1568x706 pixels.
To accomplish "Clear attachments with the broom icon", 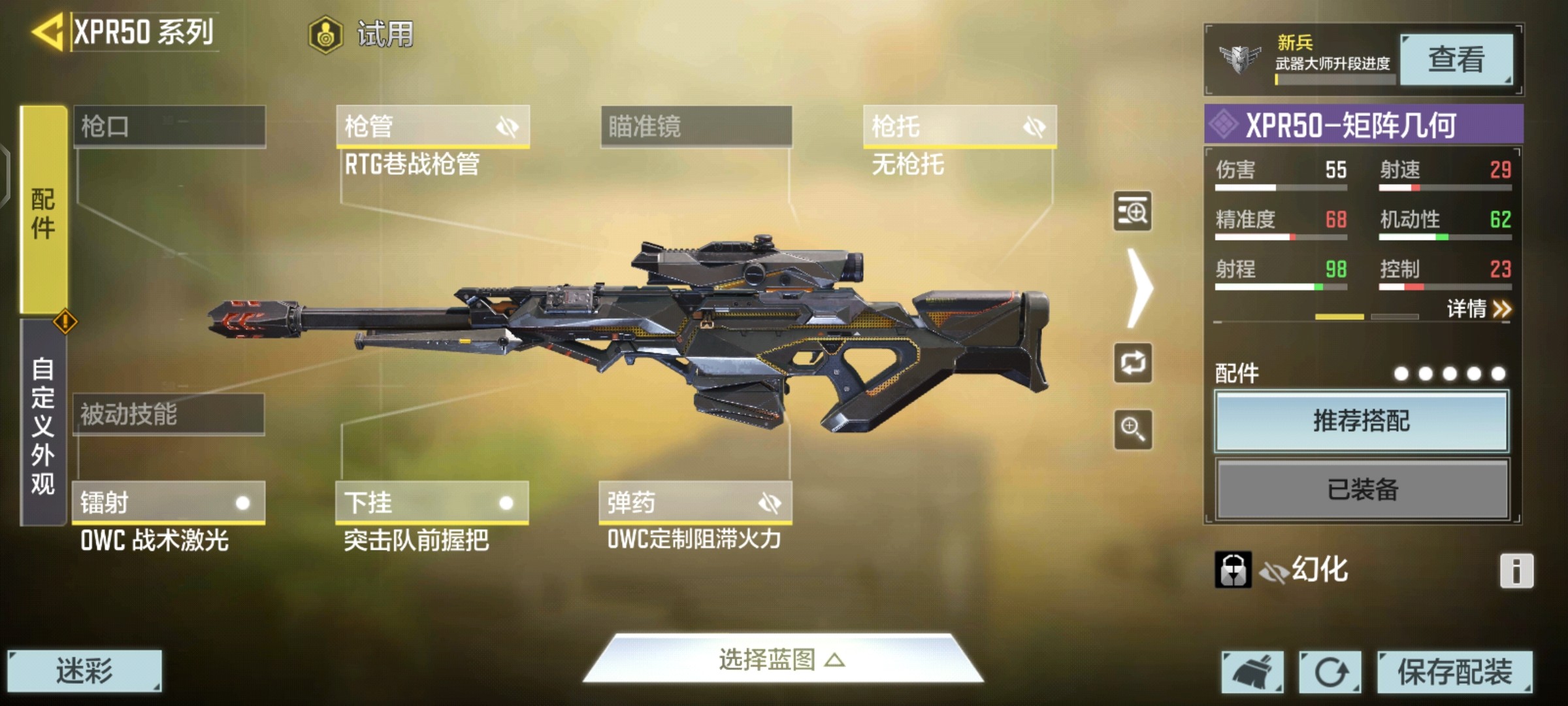I will tap(1252, 671).
